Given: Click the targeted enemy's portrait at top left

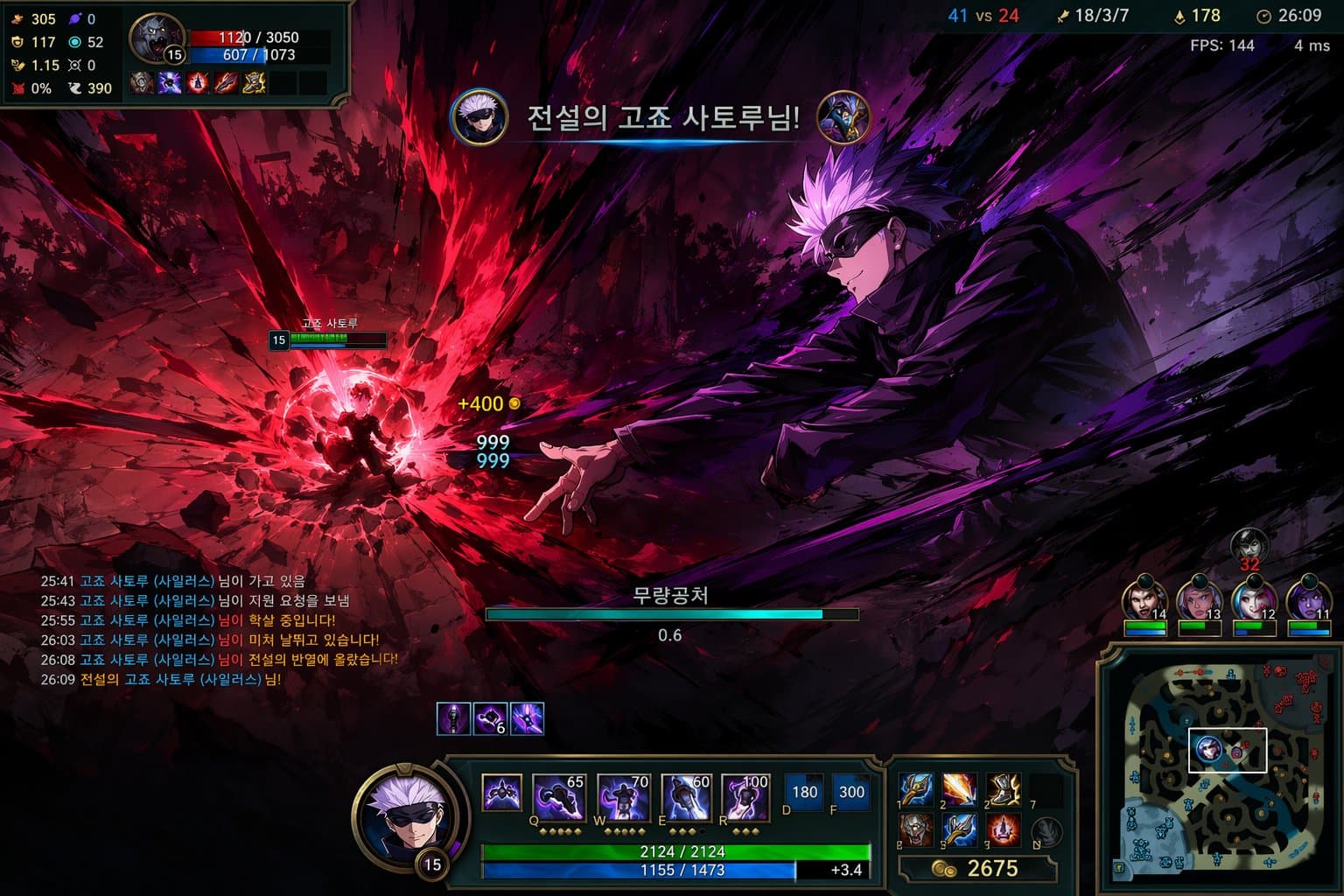Looking at the screenshot, I should click(154, 38).
